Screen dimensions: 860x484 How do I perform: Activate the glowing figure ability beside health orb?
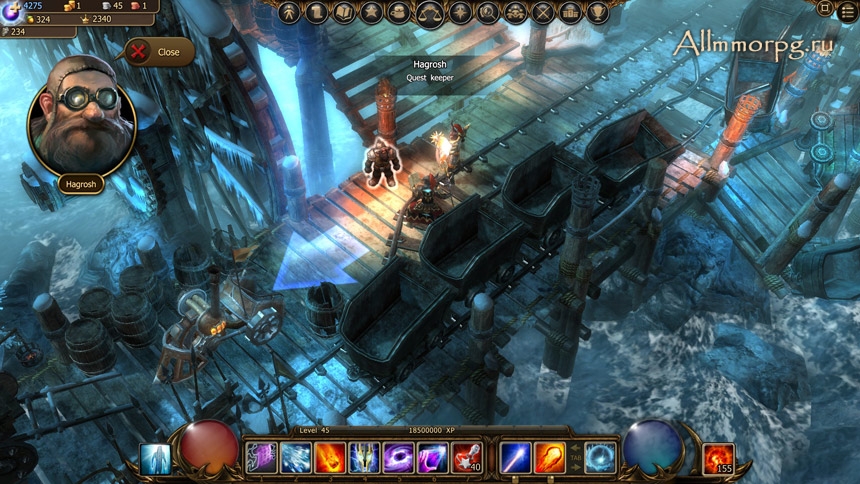(x=155, y=459)
